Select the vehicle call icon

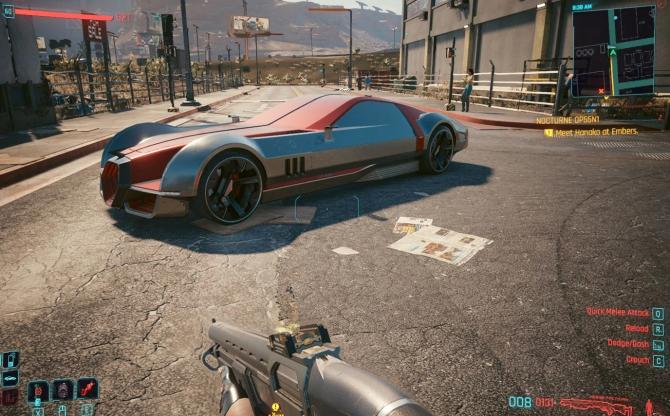tap(10, 379)
